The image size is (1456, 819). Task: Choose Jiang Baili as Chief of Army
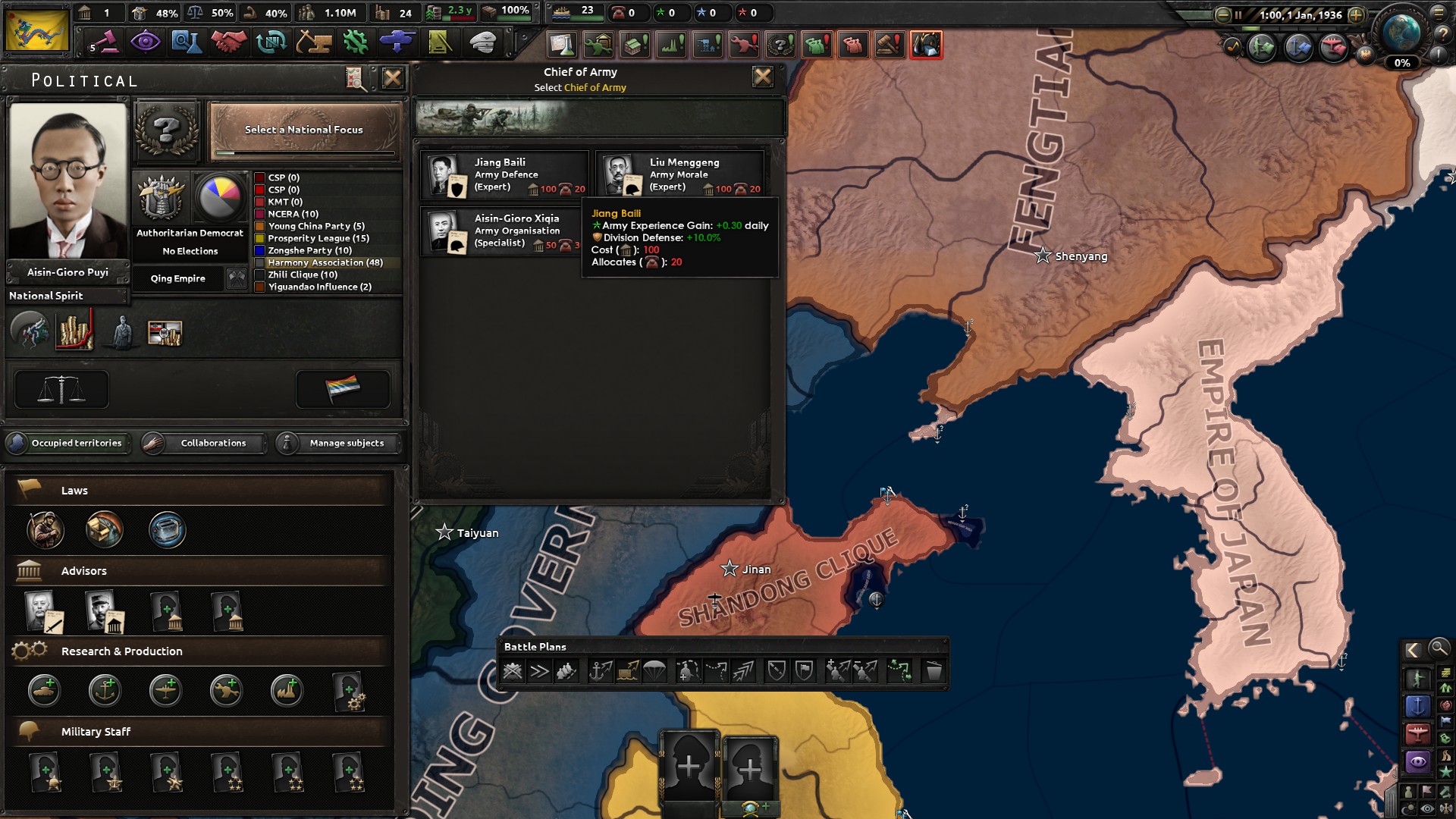[x=504, y=174]
